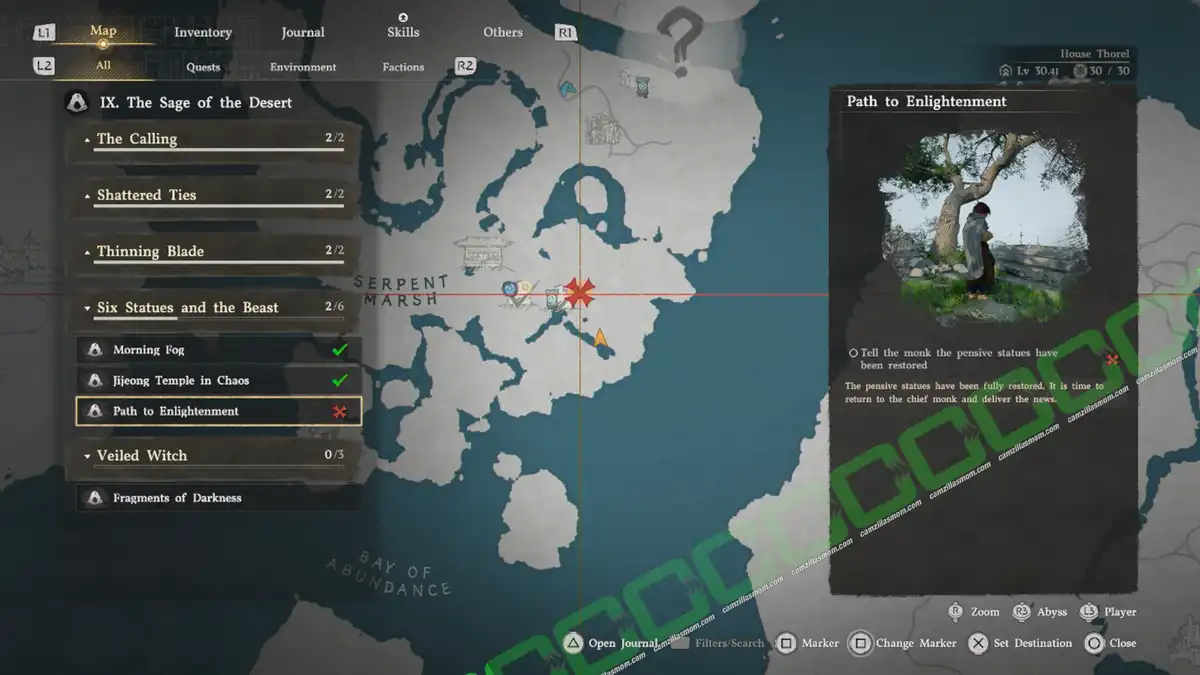Click the question mark map marker
This screenshot has height=675, width=1200.
(681, 38)
